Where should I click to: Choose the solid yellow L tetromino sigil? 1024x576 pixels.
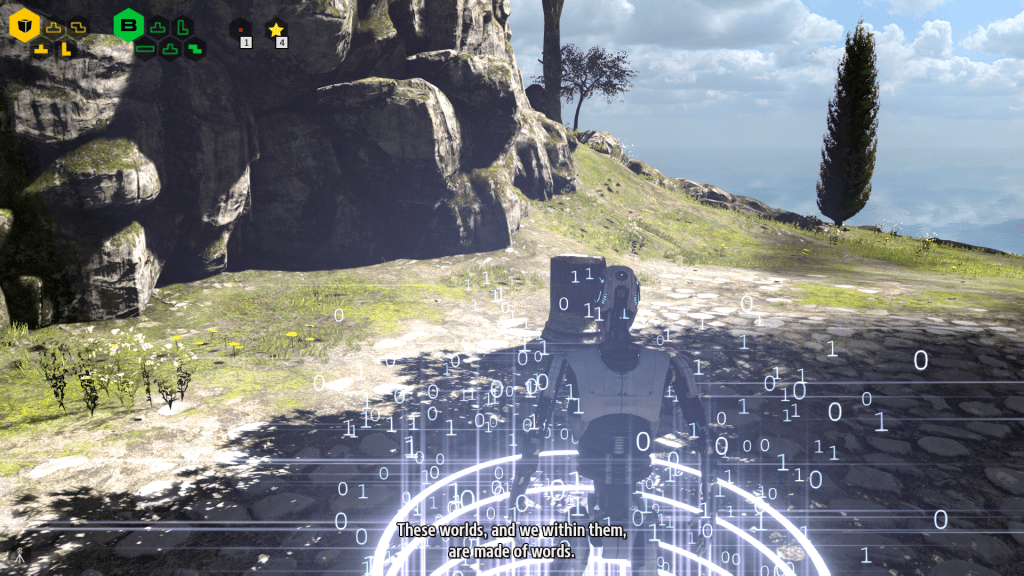(66, 47)
